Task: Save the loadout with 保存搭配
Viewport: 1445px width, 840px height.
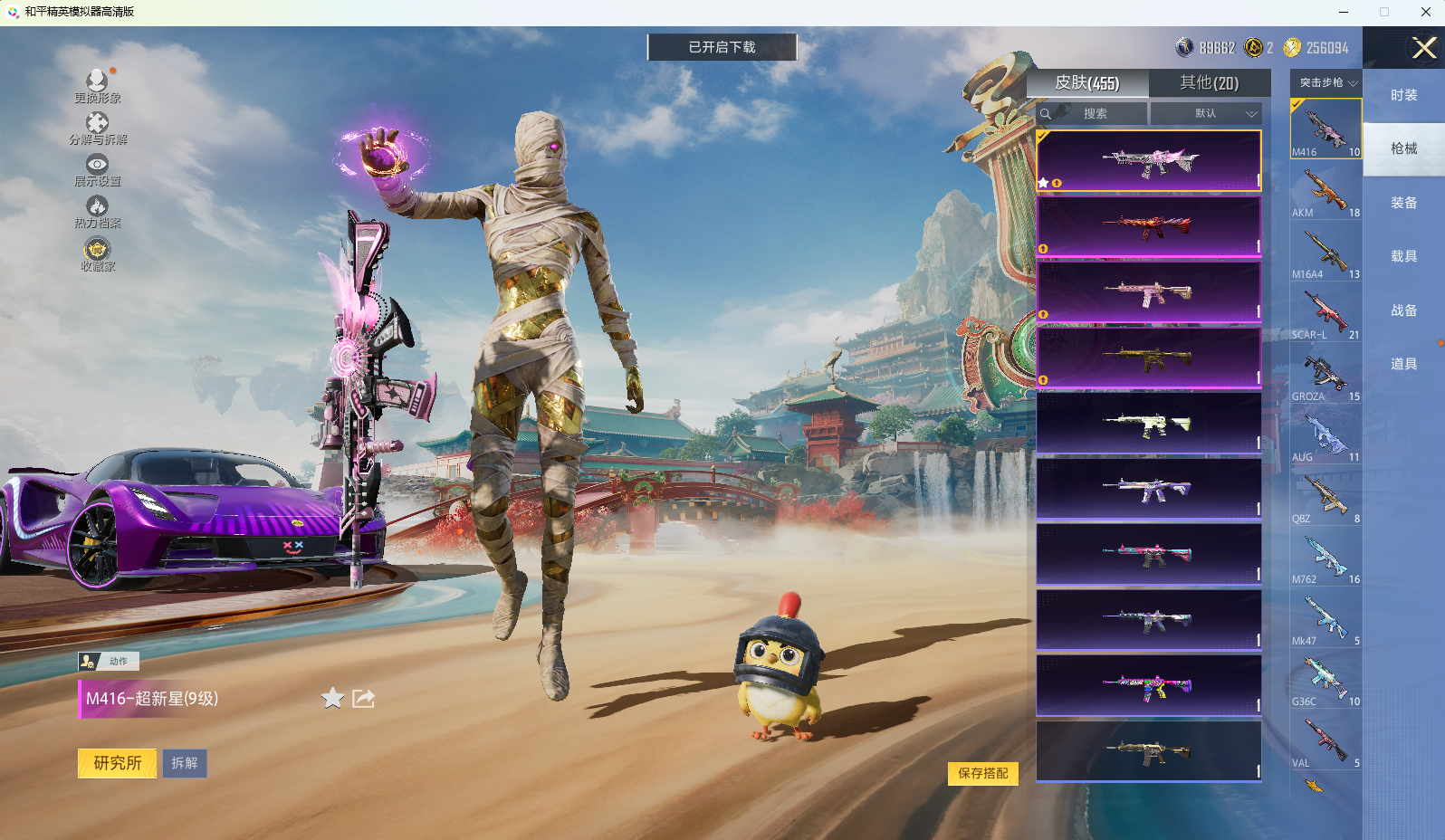Action: (x=982, y=773)
